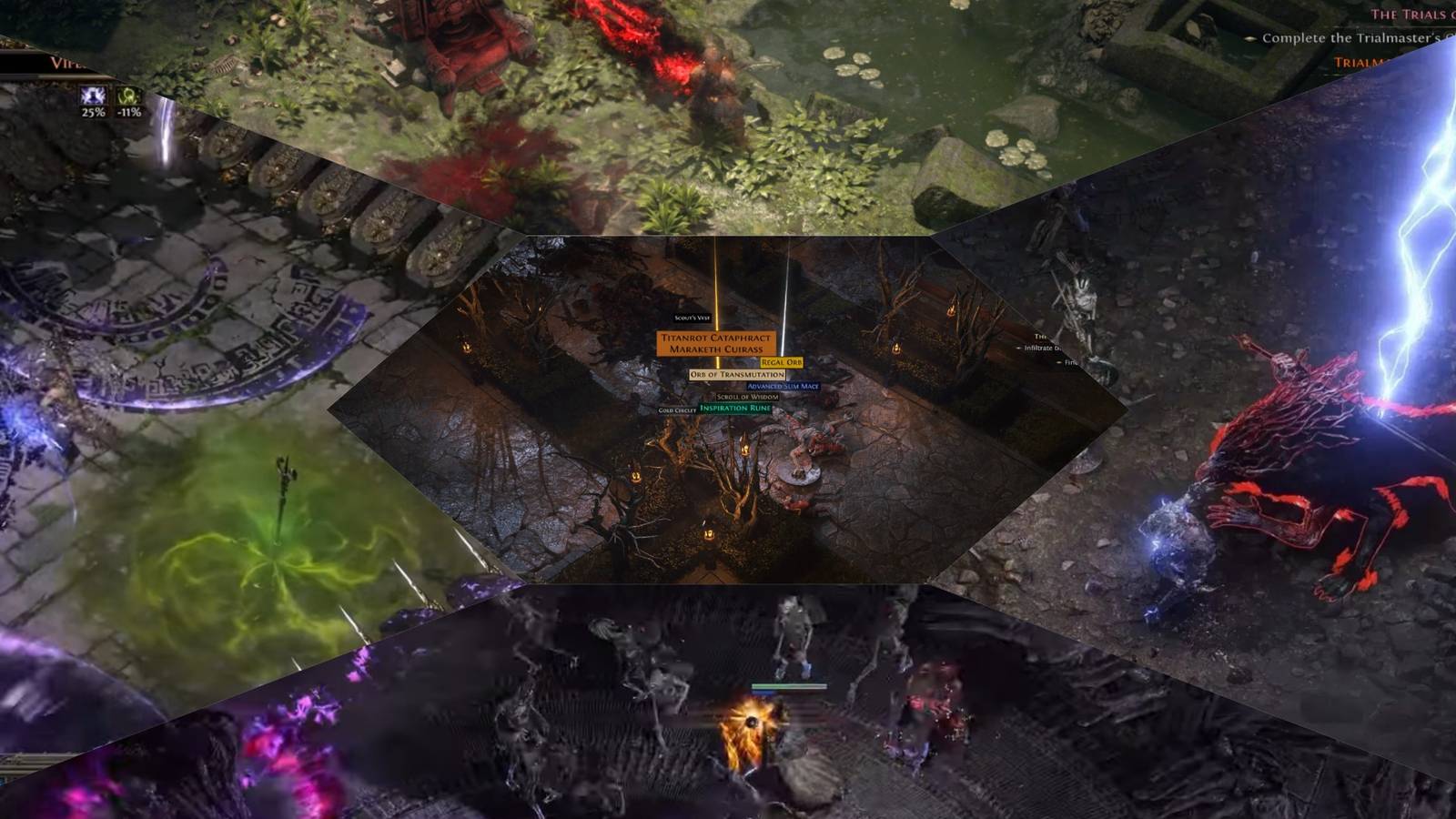Screen dimensions: 1456x819
Task: Pick up the Maraketh Cuirass
Action: pyautogui.click(x=716, y=349)
